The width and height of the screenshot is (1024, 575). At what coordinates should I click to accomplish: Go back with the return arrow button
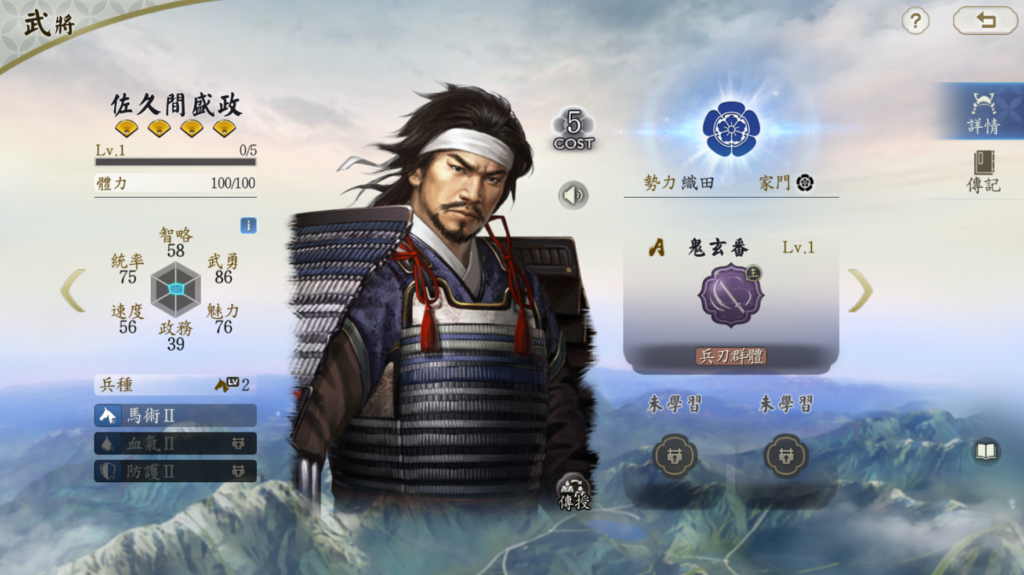985,21
